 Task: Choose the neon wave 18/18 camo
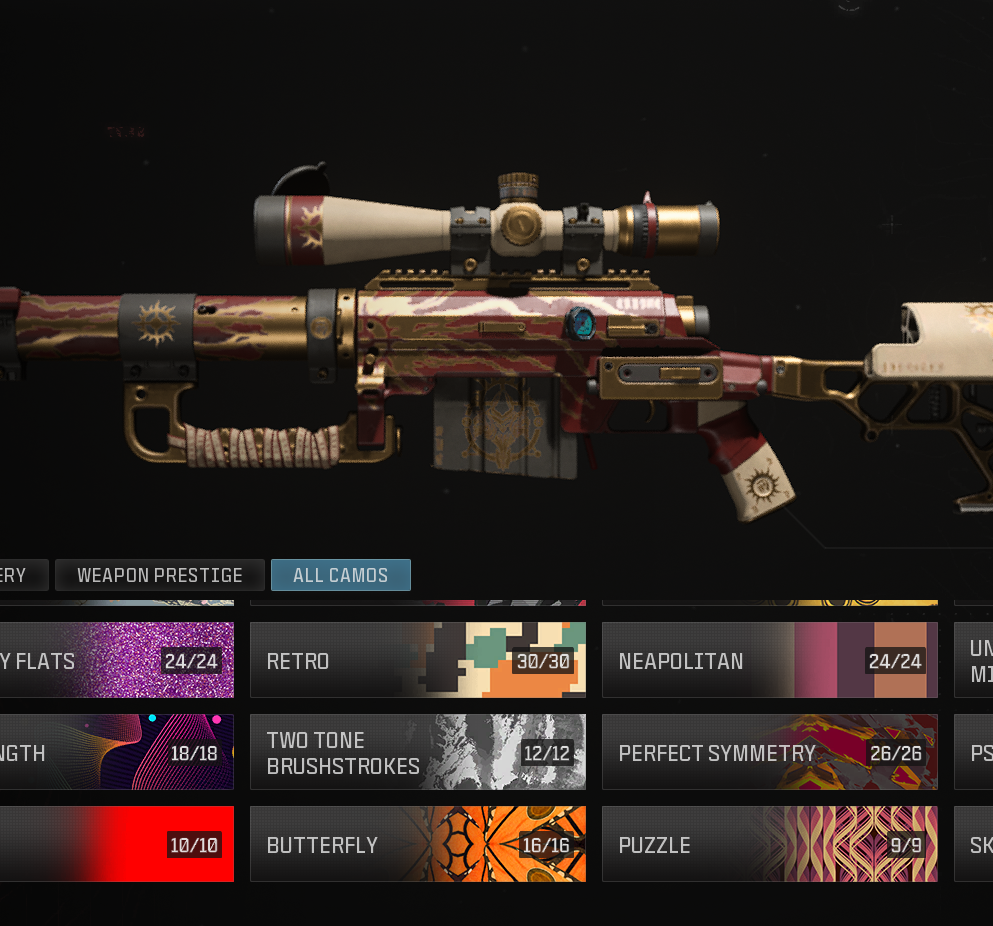pyautogui.click(x=115, y=752)
